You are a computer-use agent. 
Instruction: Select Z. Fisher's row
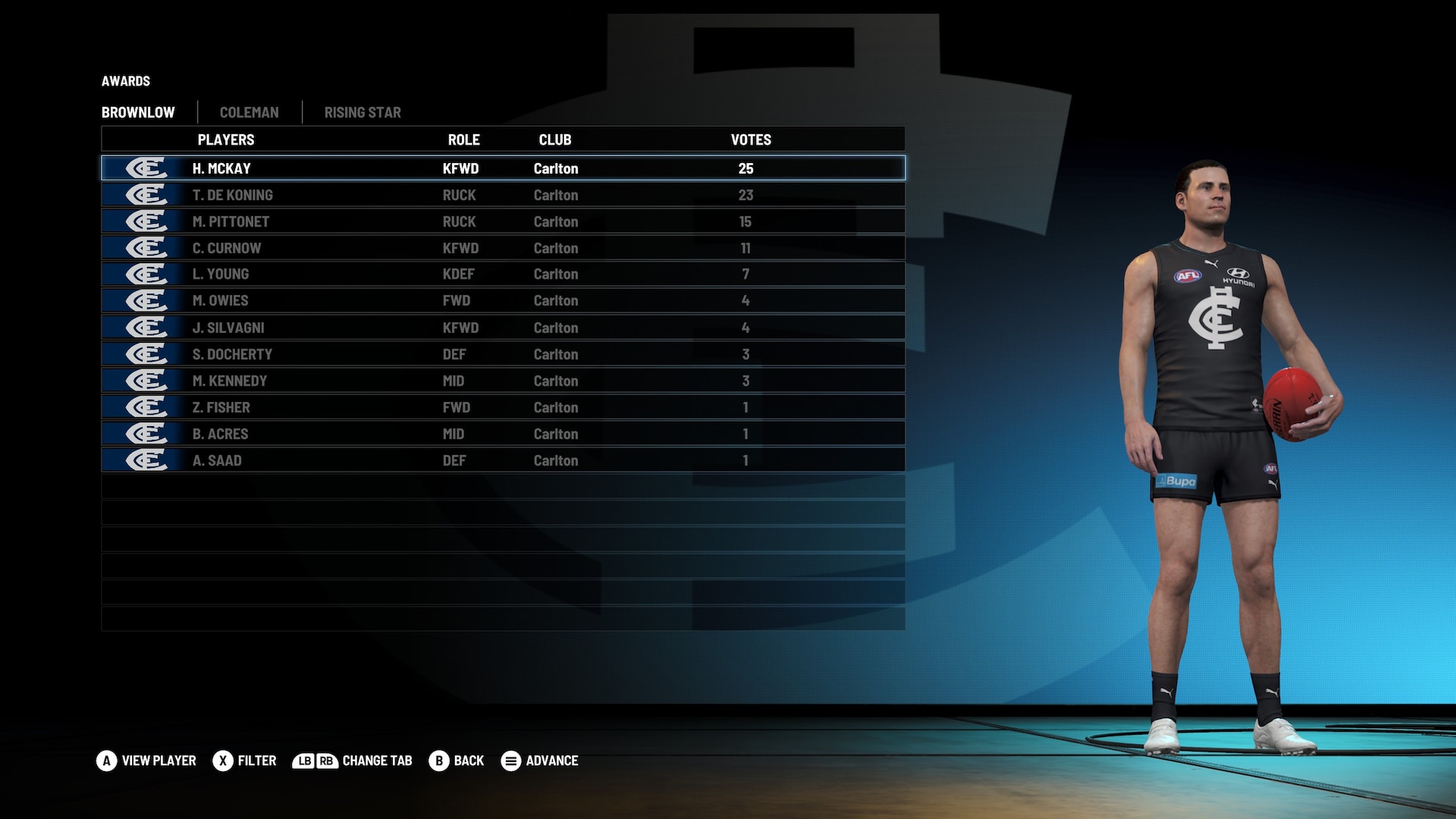[502, 407]
